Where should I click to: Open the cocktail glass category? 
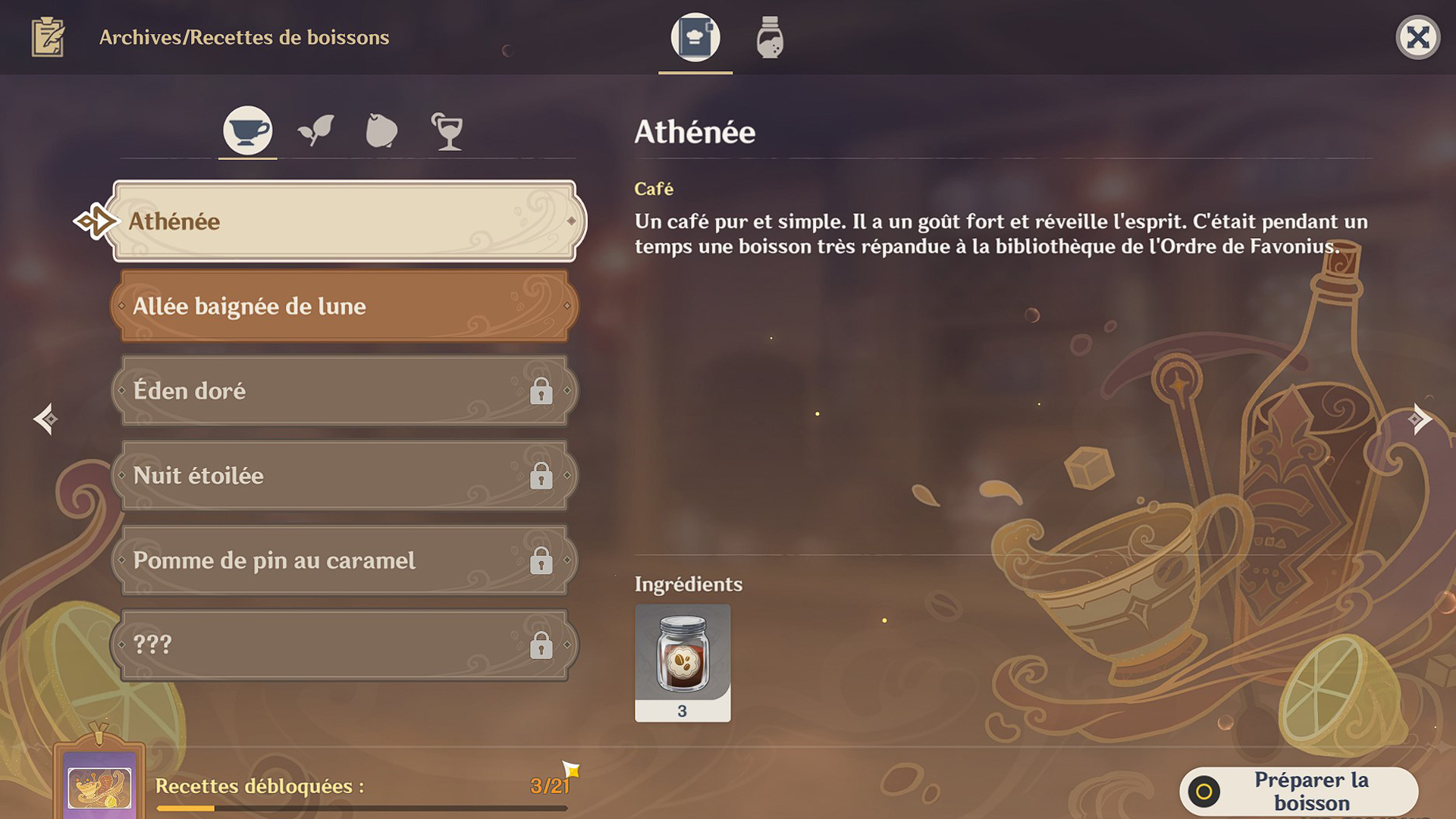[448, 130]
